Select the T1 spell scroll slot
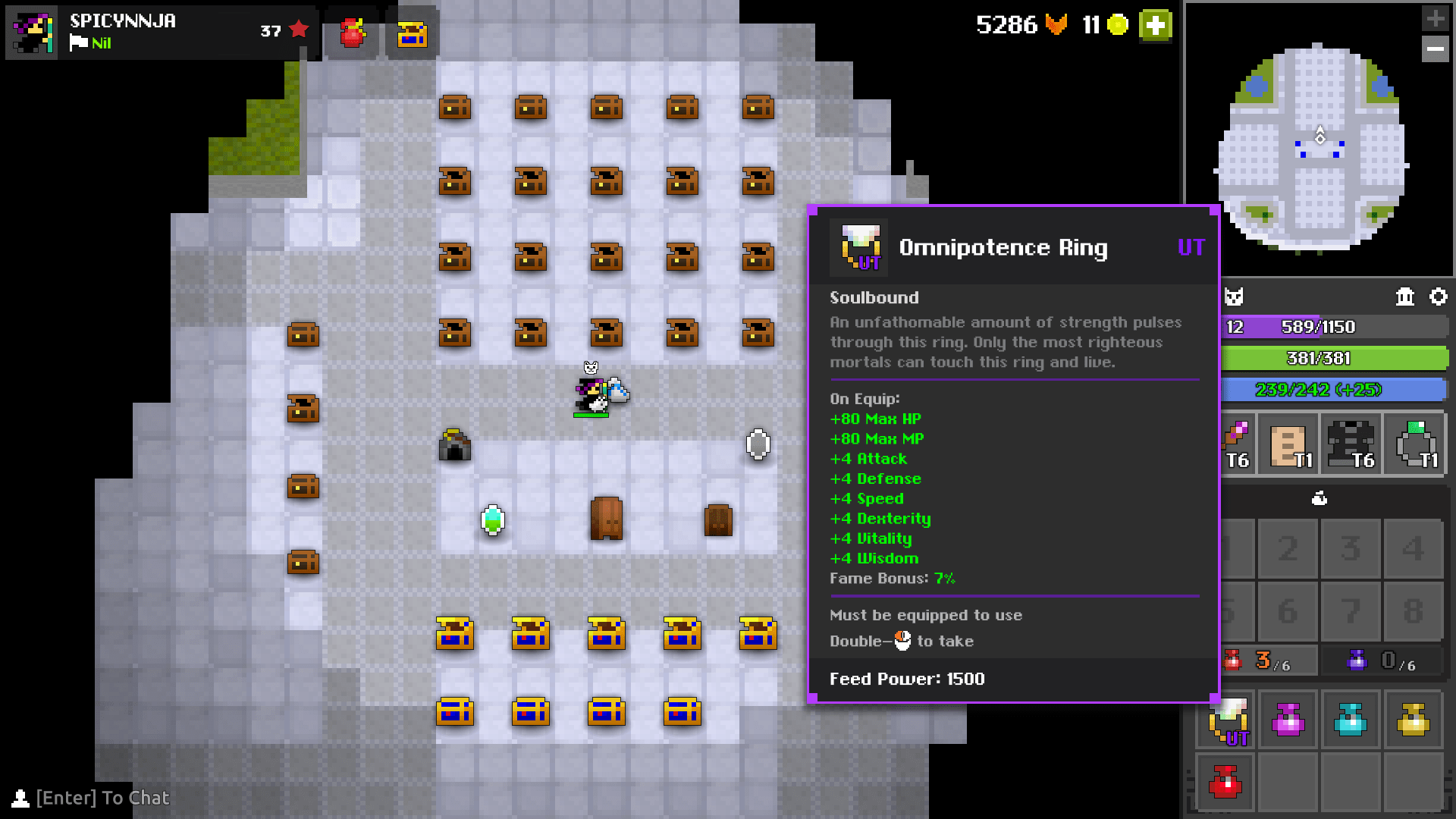 pos(1288,444)
